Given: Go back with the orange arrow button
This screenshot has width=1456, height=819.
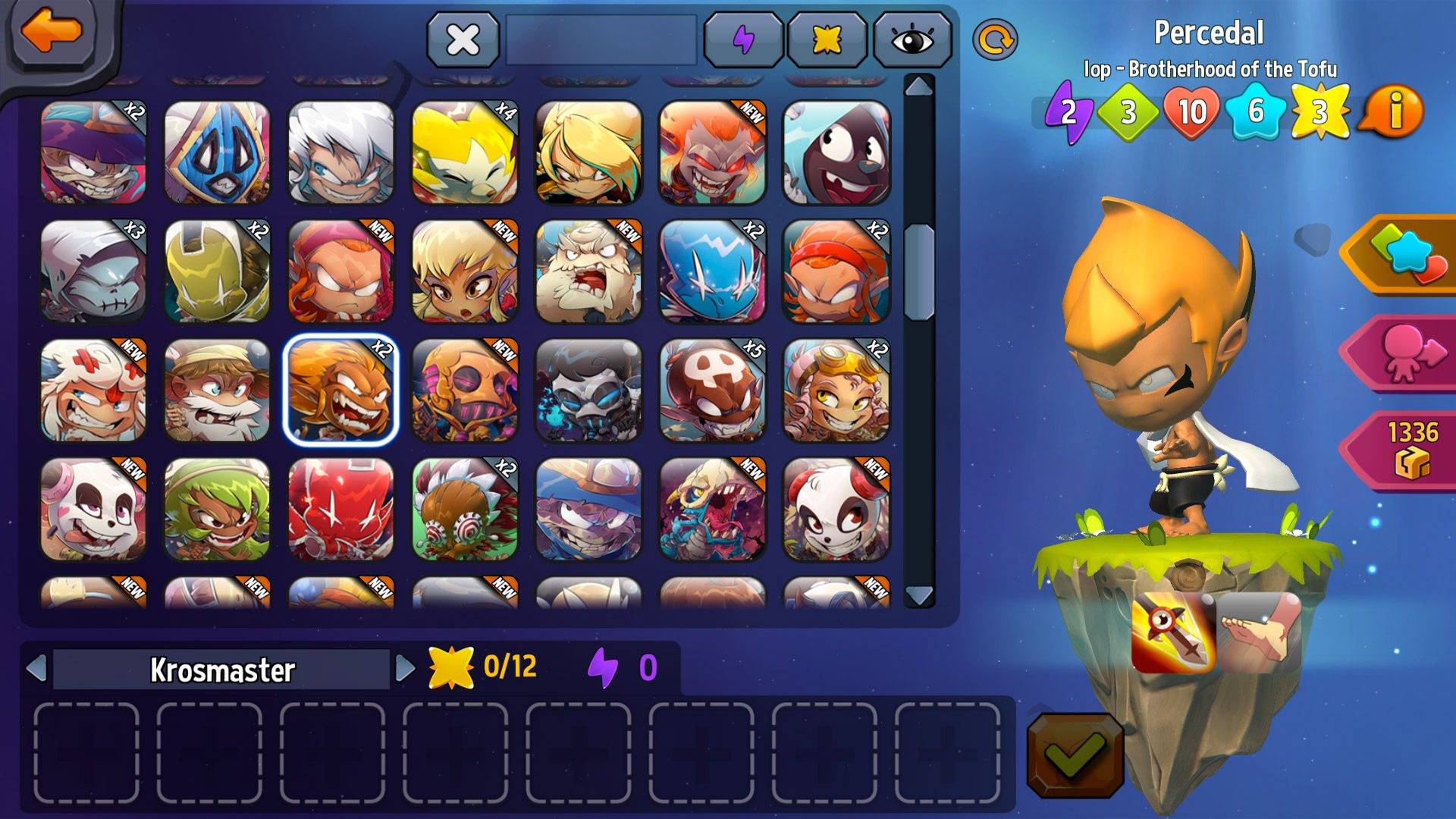Looking at the screenshot, I should (52, 32).
